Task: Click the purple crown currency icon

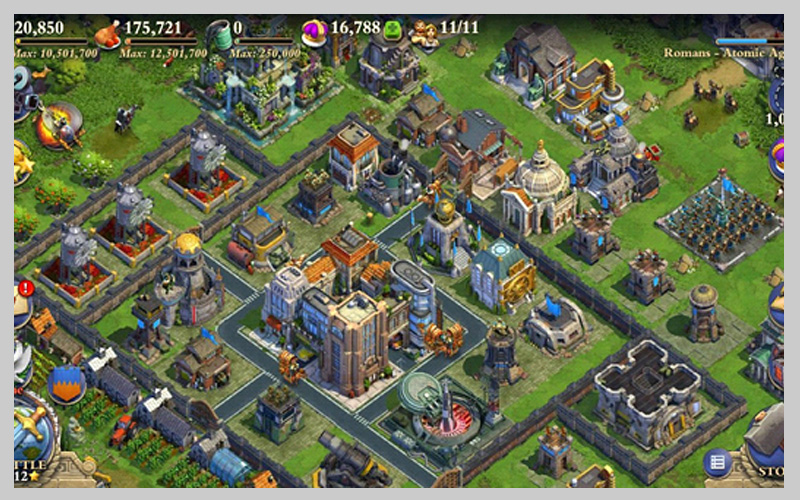Action: [315, 33]
